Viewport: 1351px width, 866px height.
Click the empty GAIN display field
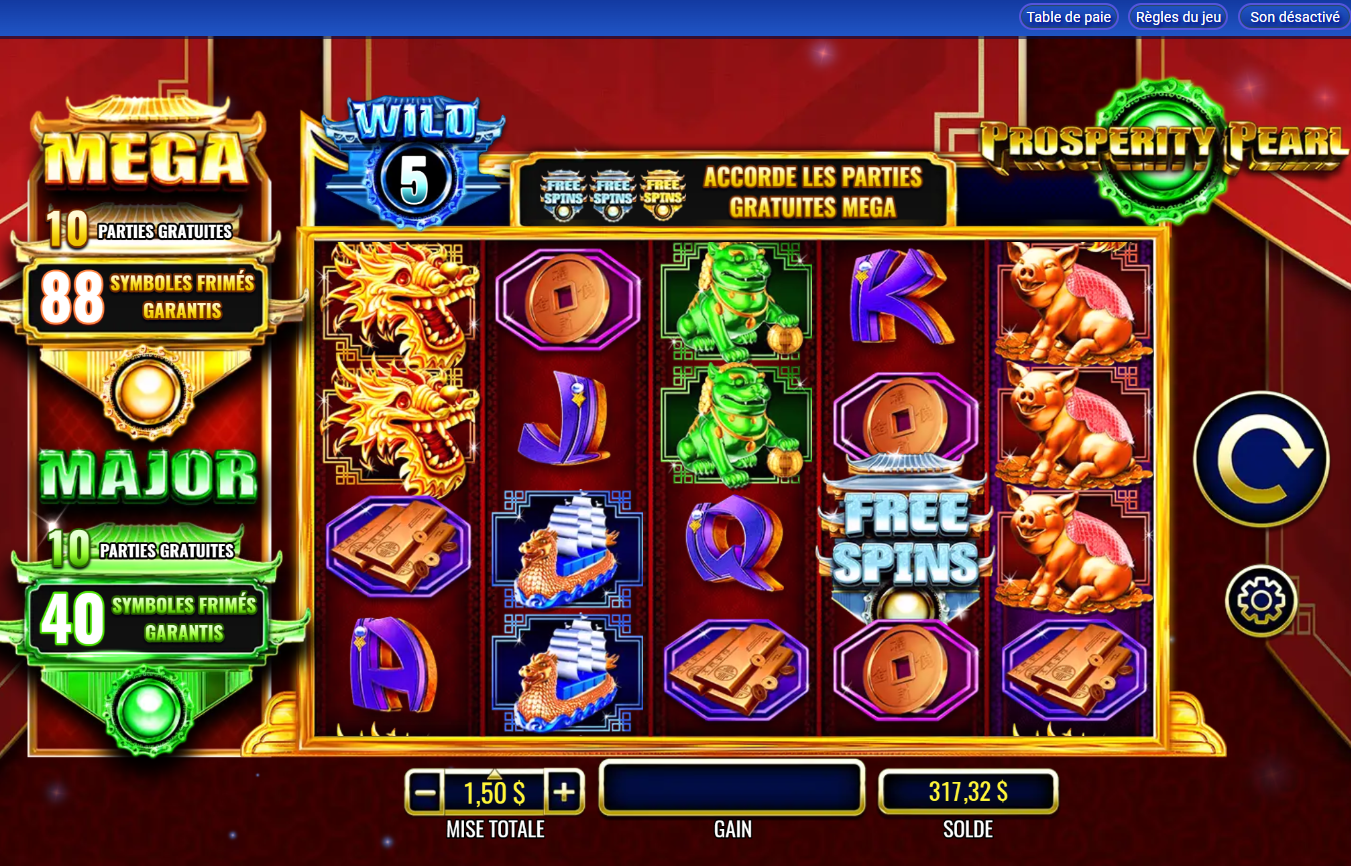click(x=731, y=788)
